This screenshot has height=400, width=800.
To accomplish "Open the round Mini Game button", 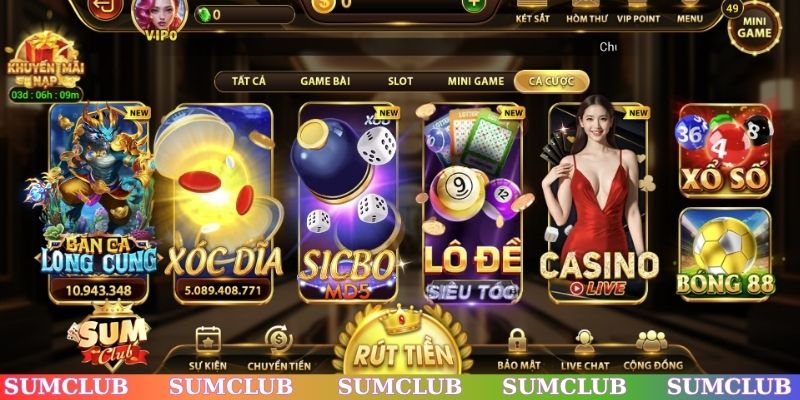I will pos(755,27).
